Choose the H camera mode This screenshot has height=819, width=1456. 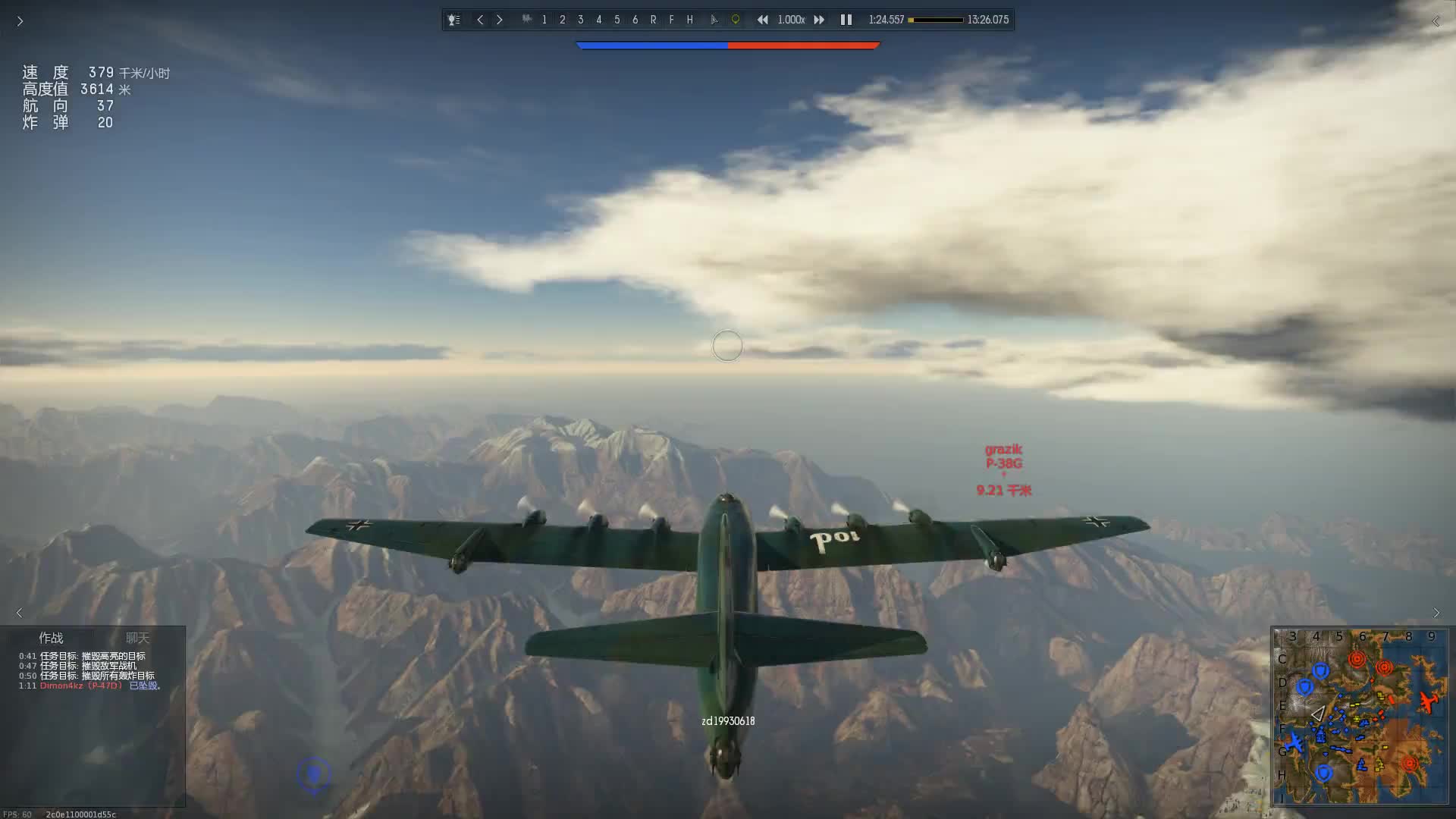pos(690,20)
